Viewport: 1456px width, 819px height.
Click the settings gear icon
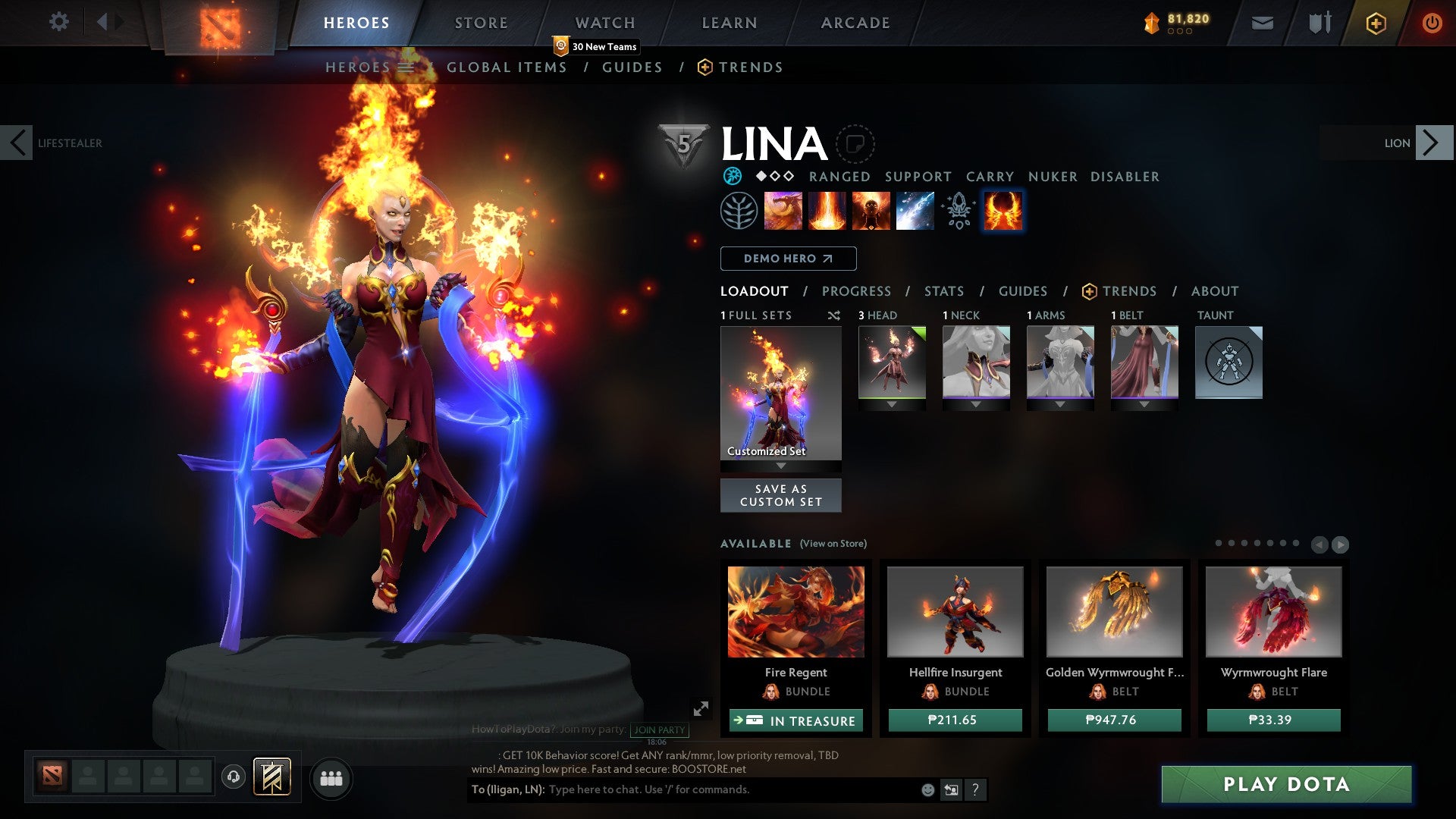click(x=59, y=23)
